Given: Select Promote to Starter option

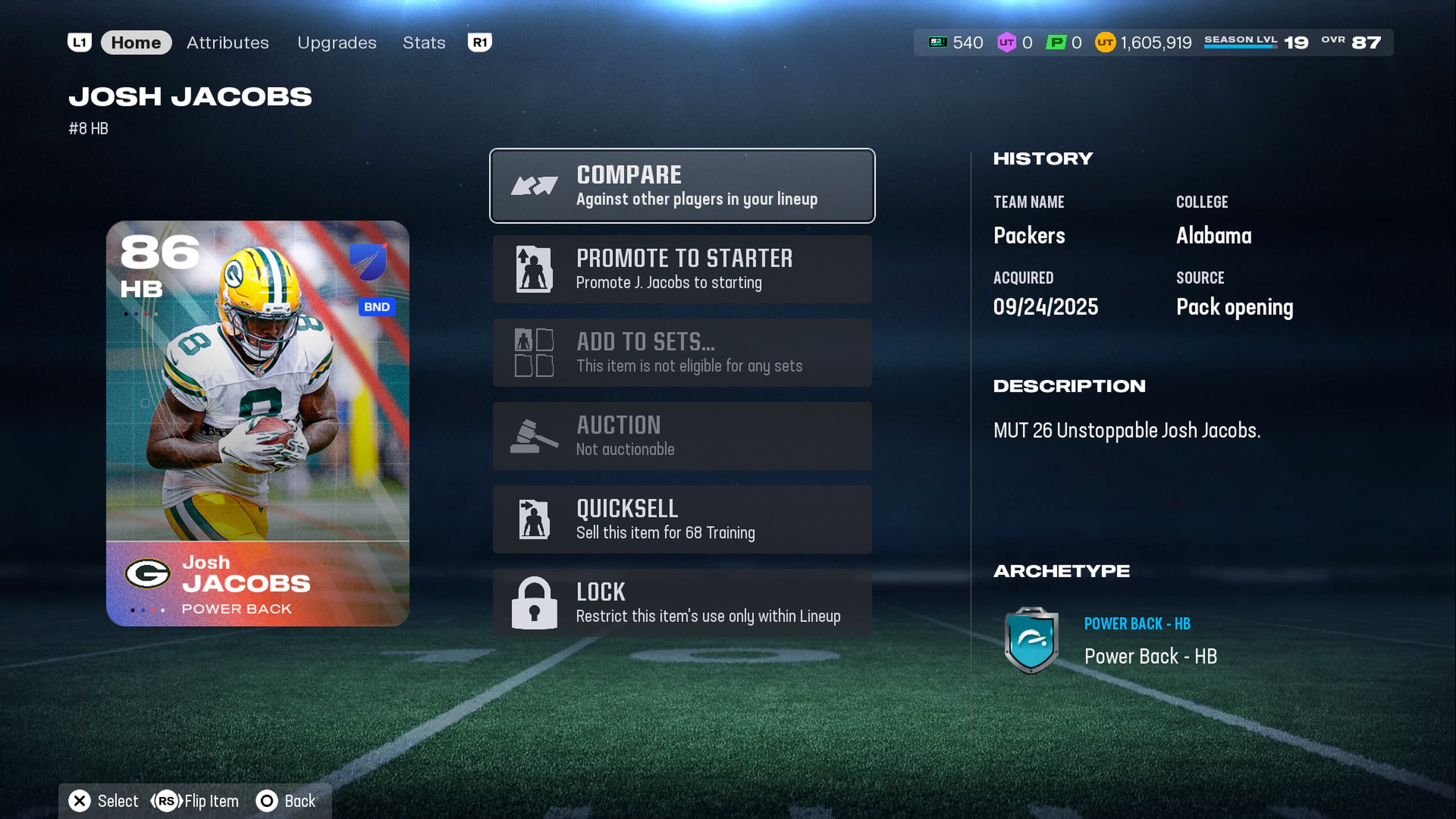Looking at the screenshot, I should [x=682, y=269].
